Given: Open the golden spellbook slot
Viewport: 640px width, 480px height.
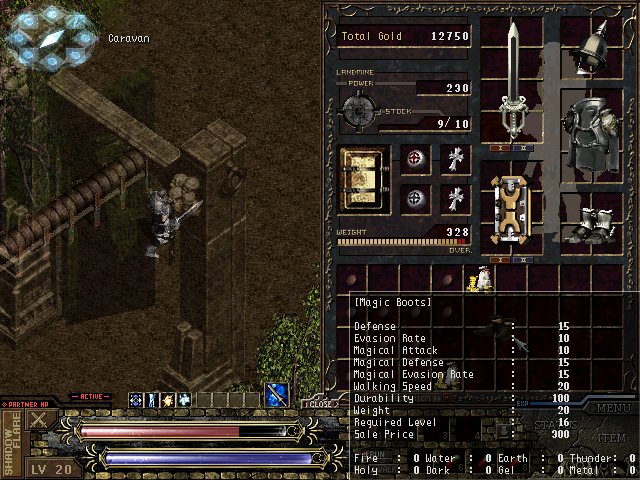Looking at the screenshot, I should 364,180.
